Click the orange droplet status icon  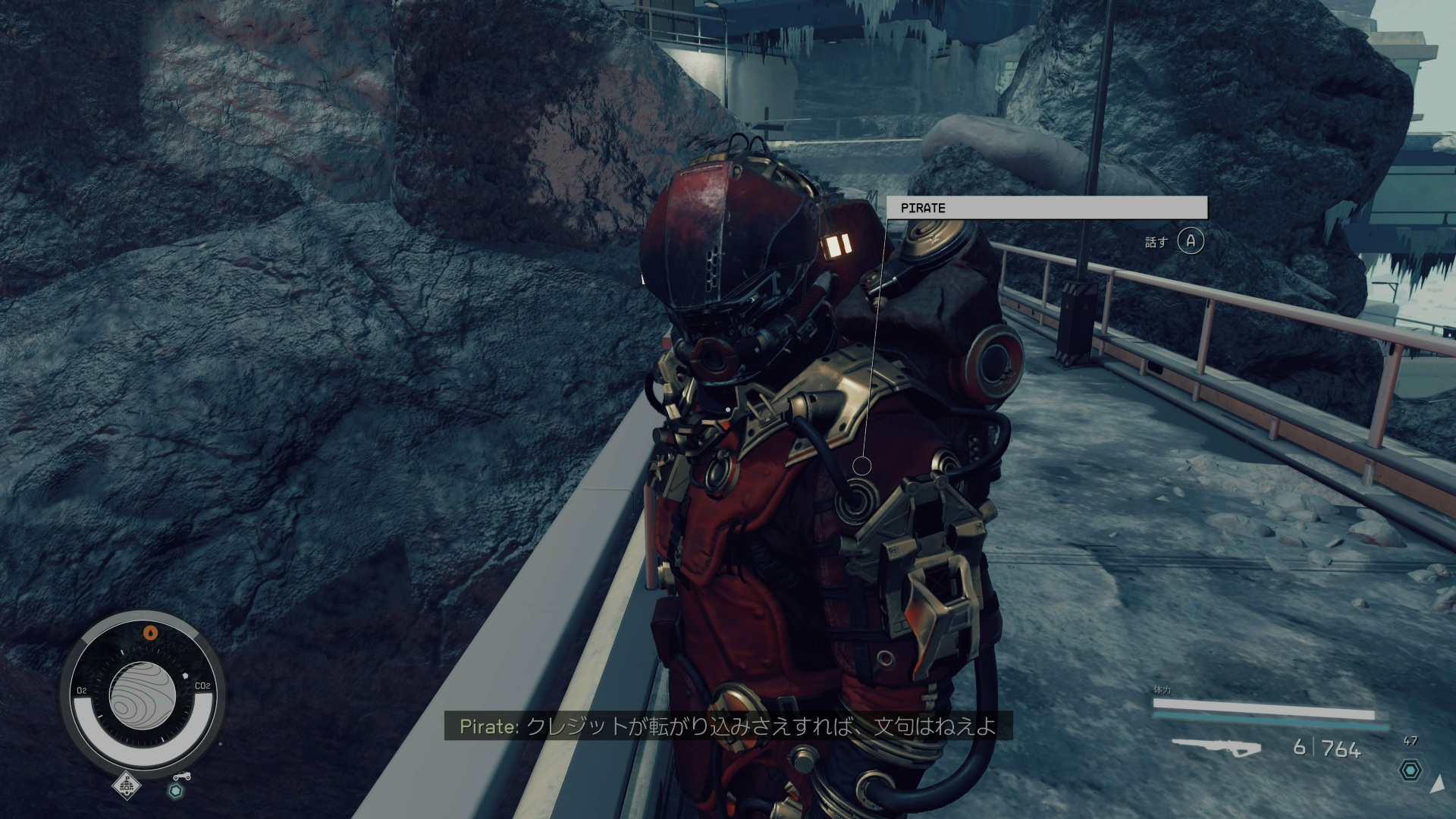[x=151, y=632]
